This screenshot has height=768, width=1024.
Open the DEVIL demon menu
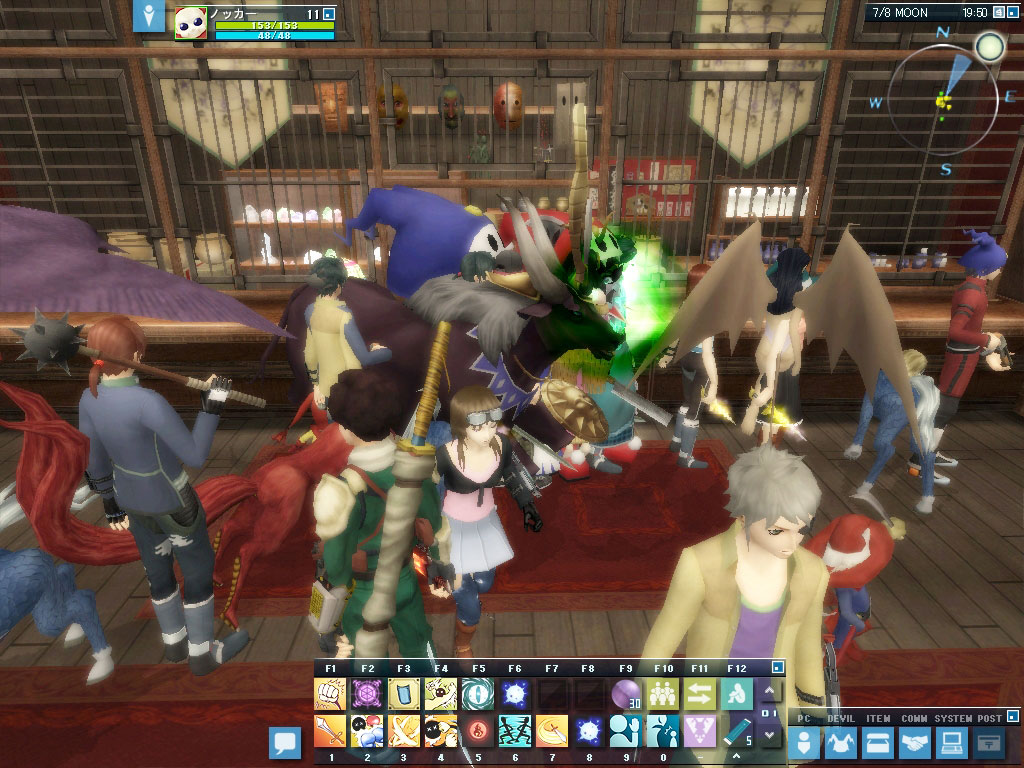(x=841, y=743)
